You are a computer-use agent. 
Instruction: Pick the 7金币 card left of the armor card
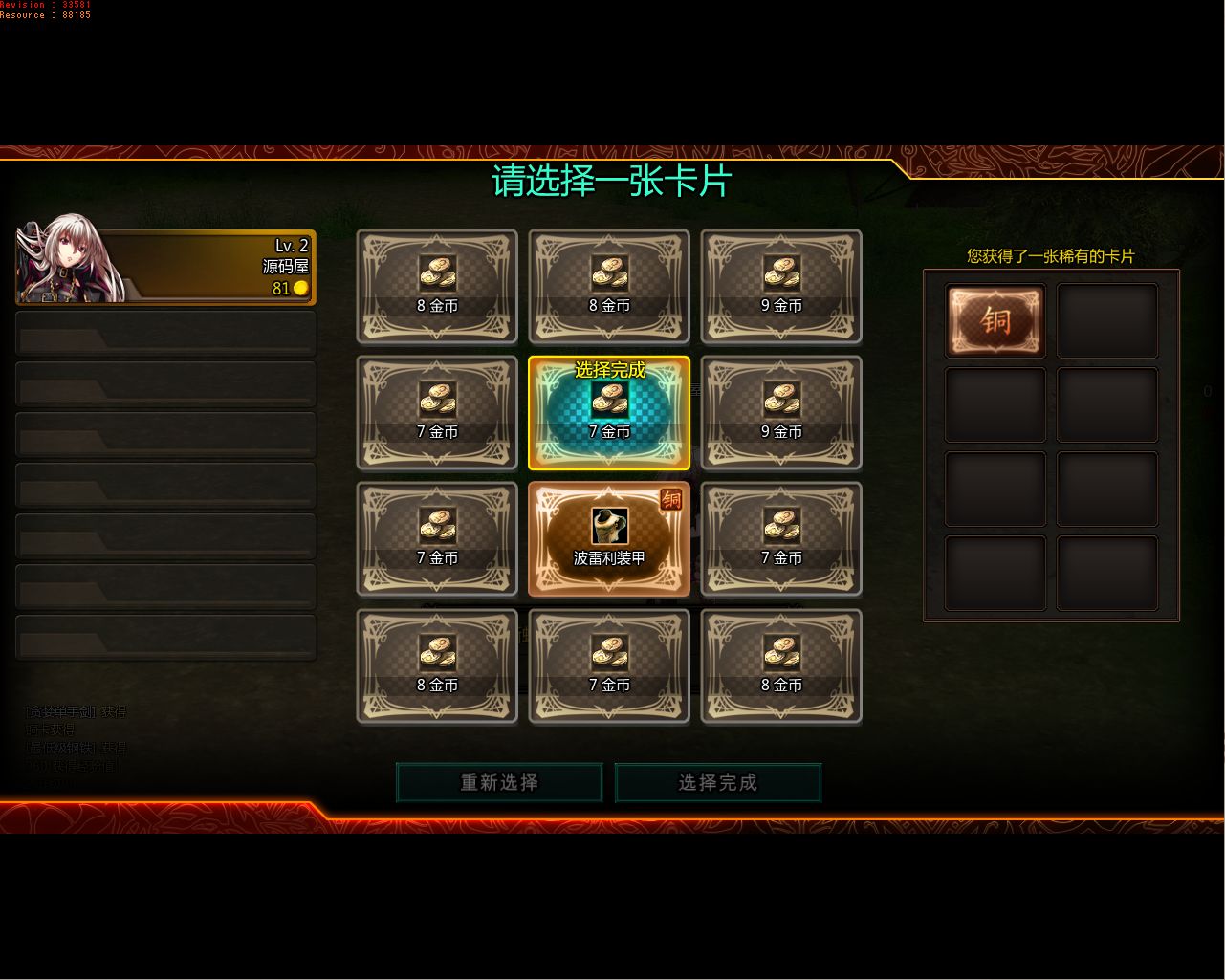click(437, 538)
